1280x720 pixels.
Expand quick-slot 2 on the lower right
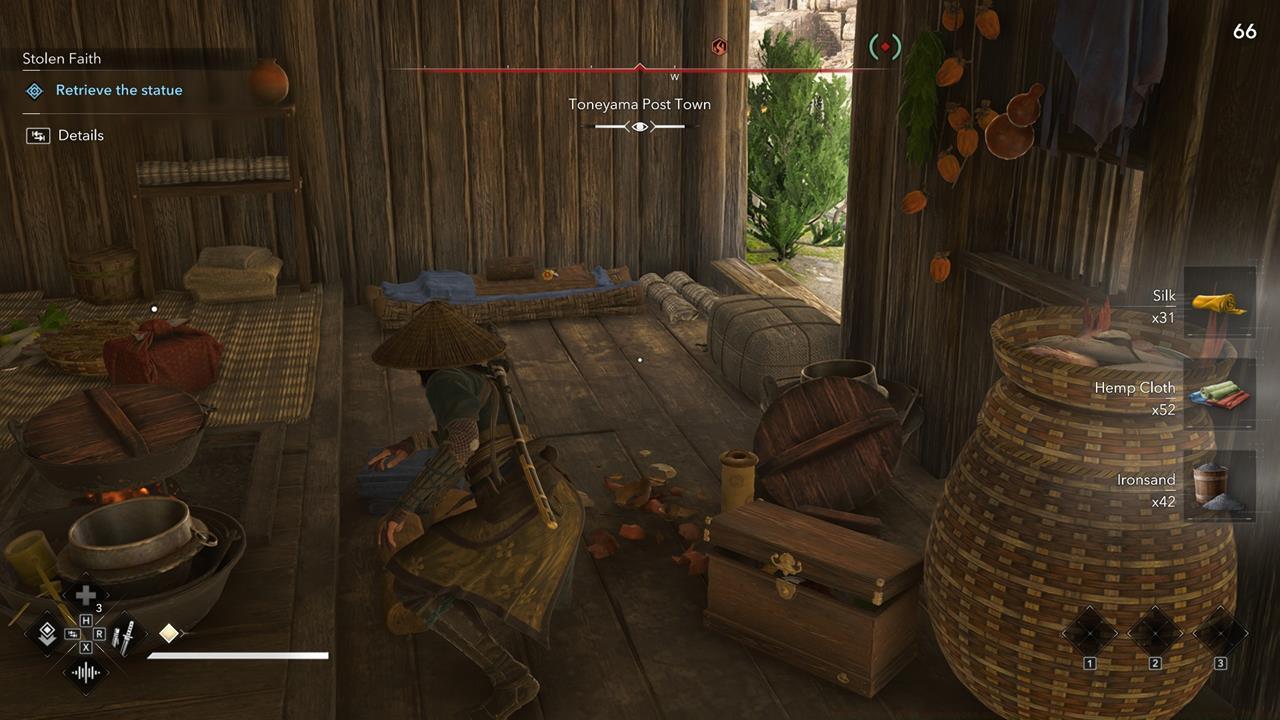(x=1155, y=631)
